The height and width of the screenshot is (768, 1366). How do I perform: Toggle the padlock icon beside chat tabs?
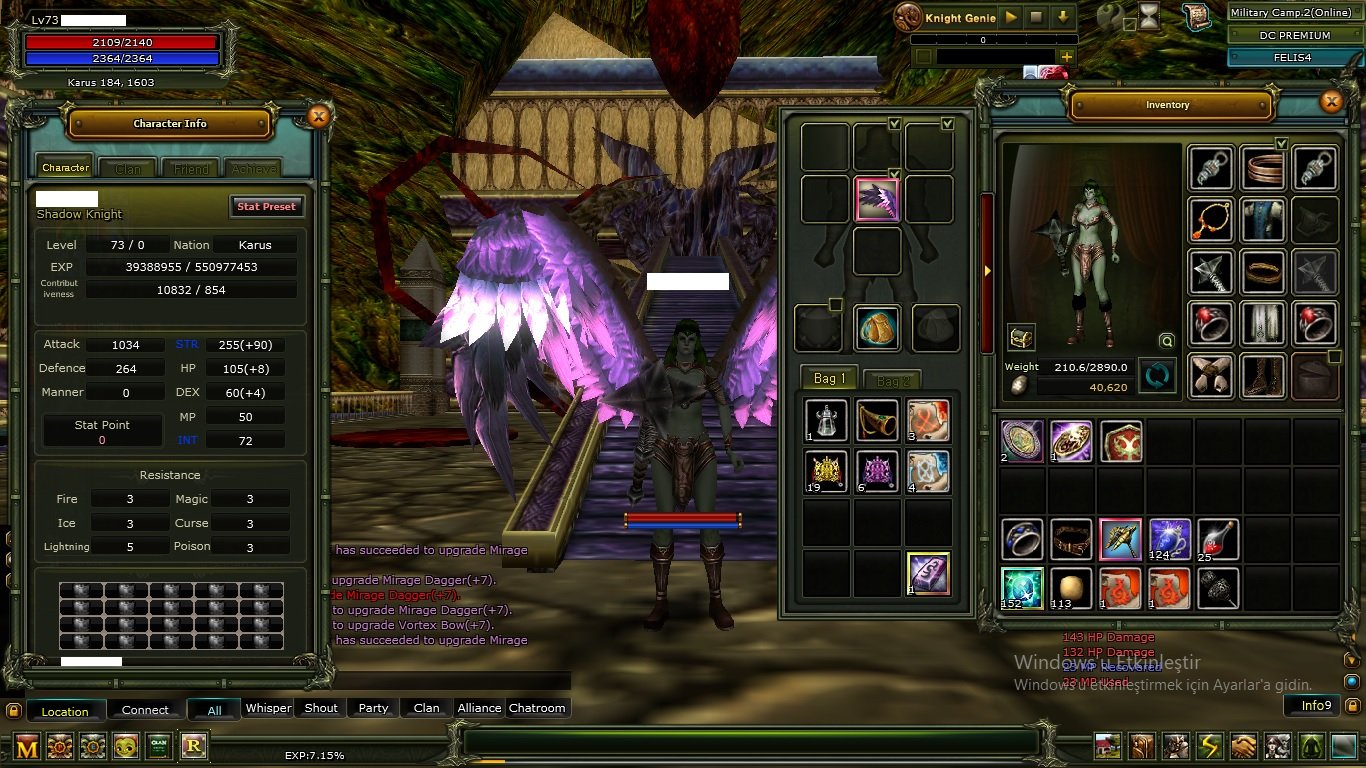click(x=14, y=708)
